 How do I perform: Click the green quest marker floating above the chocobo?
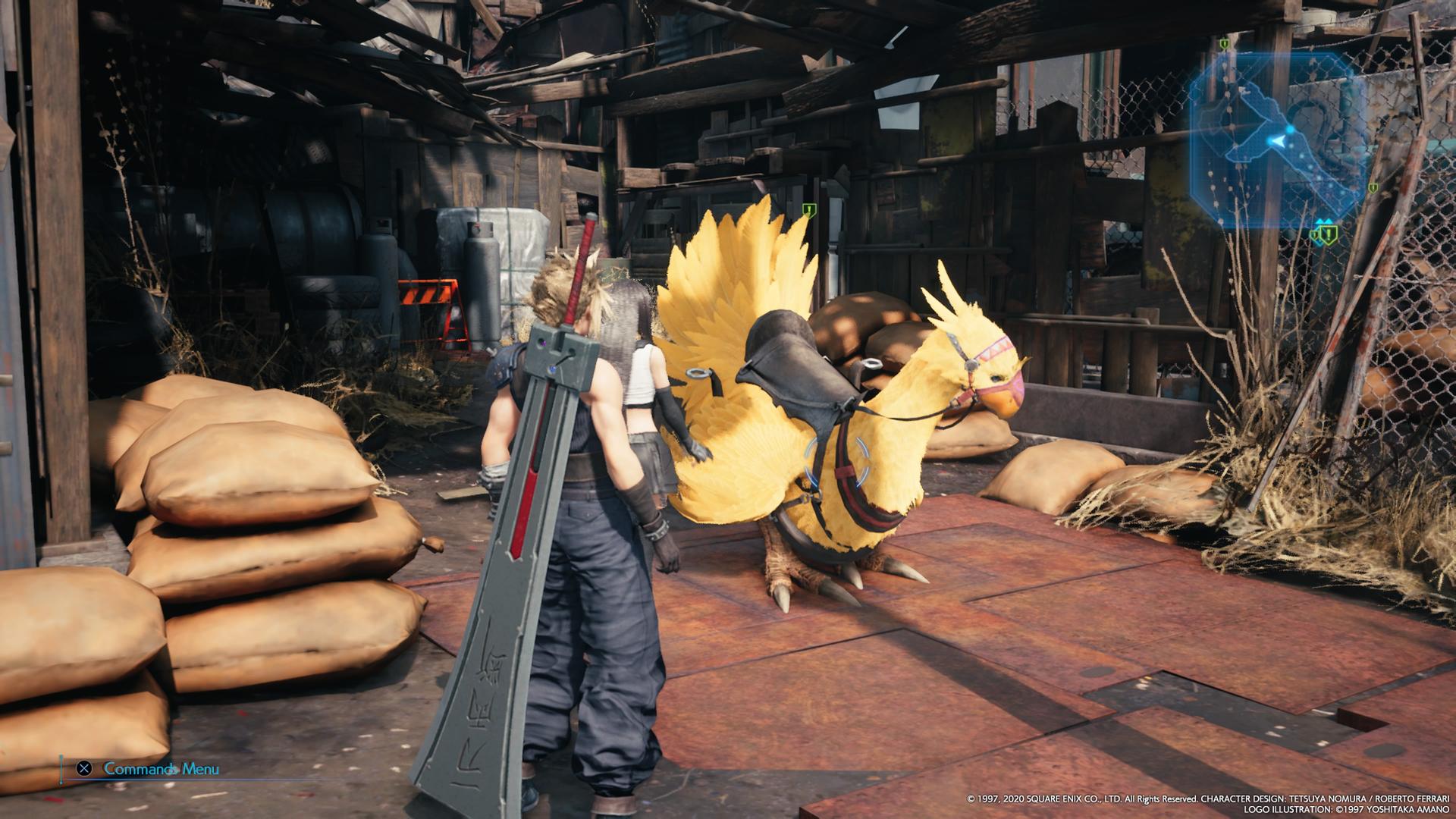[x=809, y=209]
